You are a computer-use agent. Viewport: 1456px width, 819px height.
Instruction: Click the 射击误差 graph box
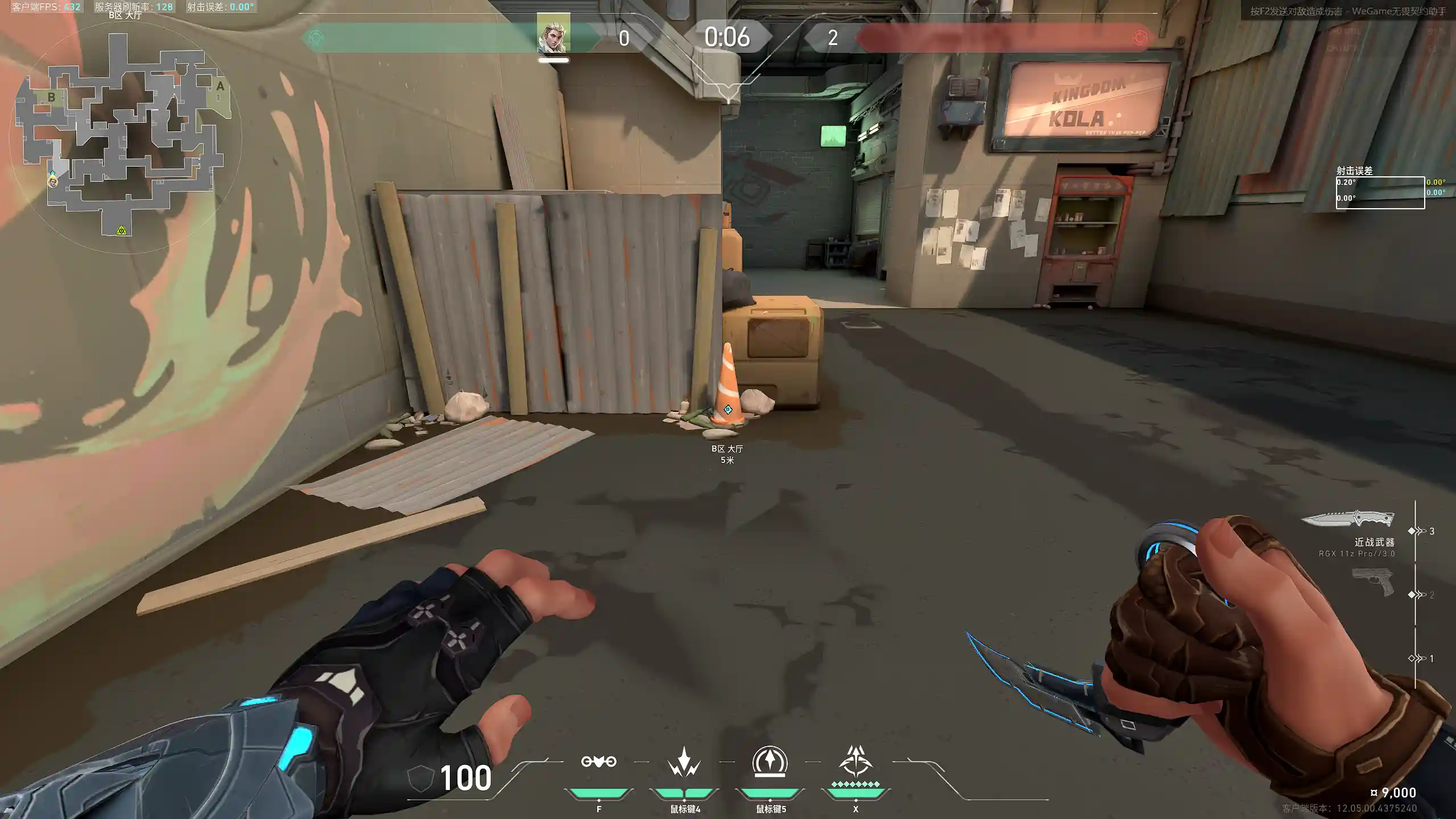(1380, 193)
